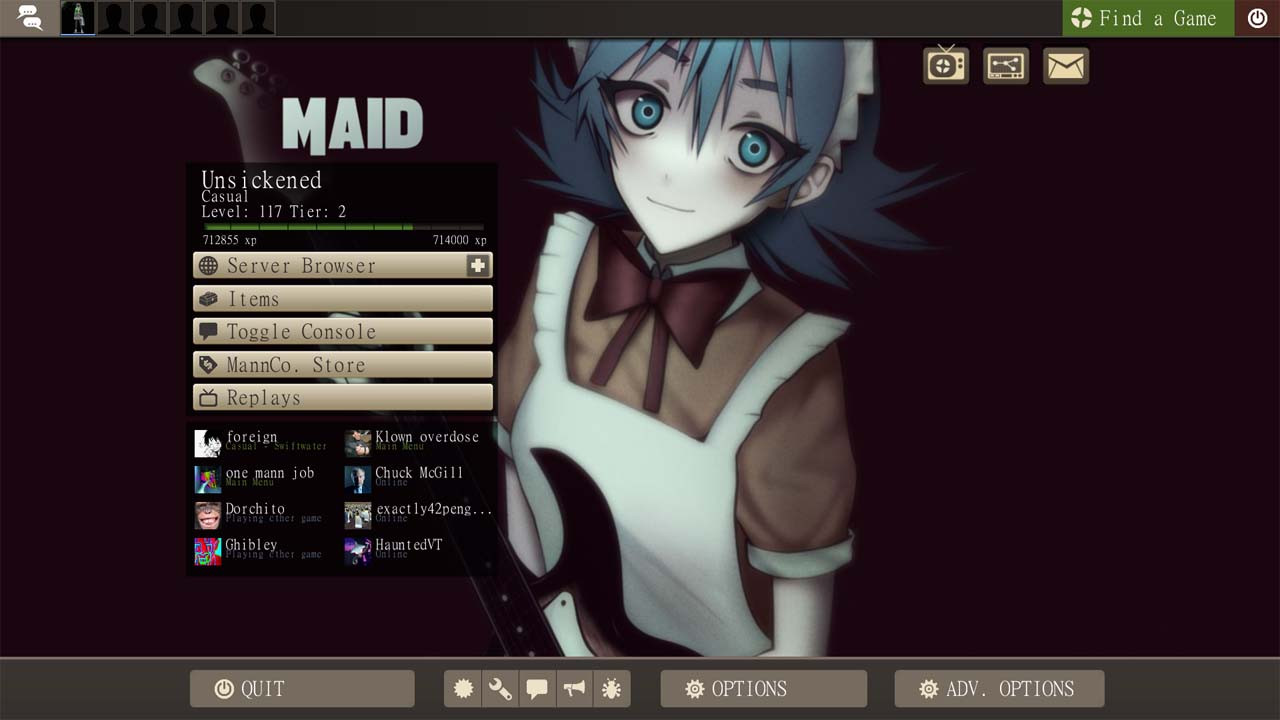Open the MannCo. Store
1280x720 pixels.
(x=342, y=364)
